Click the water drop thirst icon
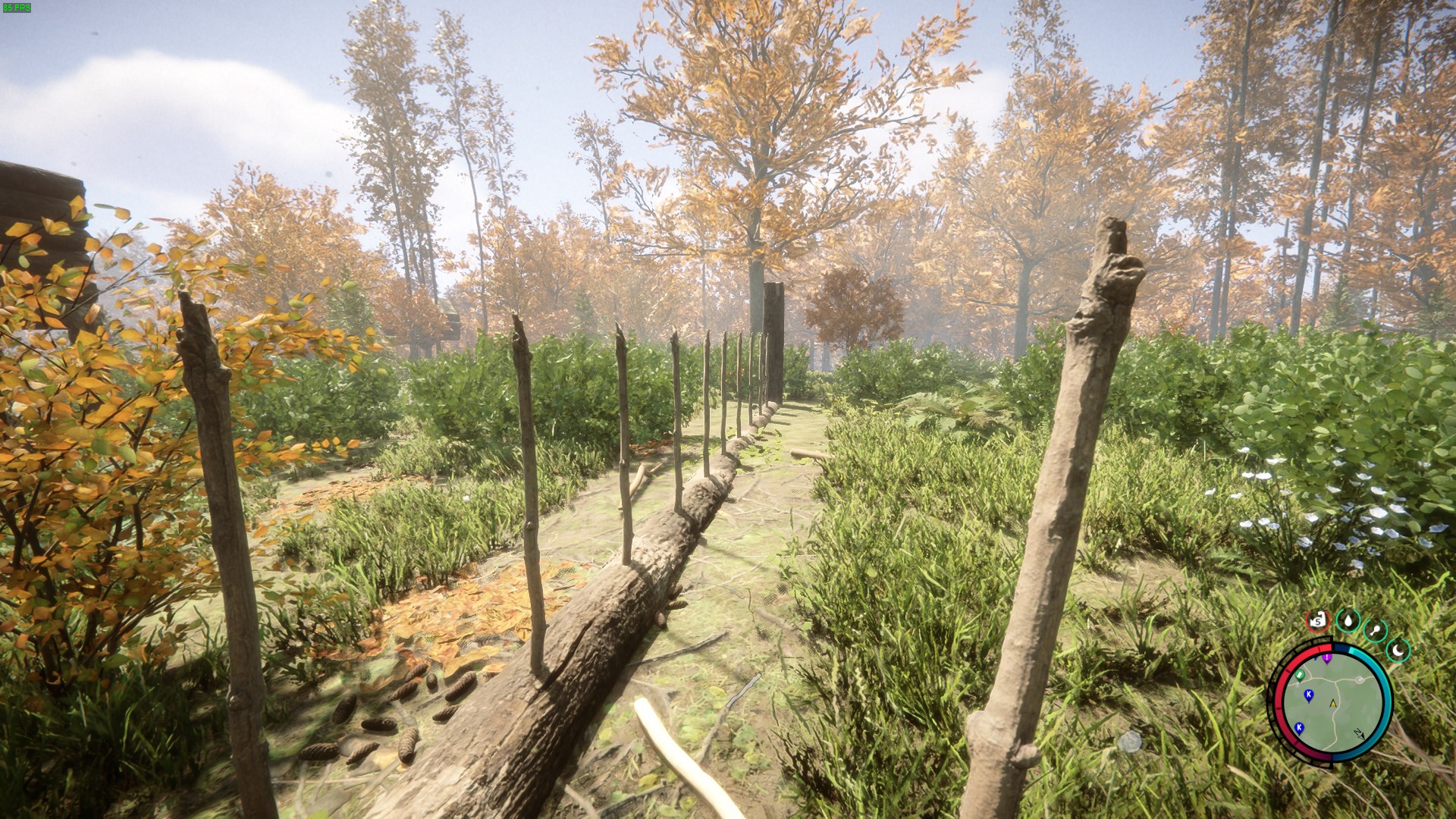Viewport: 1456px width, 819px height. tap(1348, 620)
